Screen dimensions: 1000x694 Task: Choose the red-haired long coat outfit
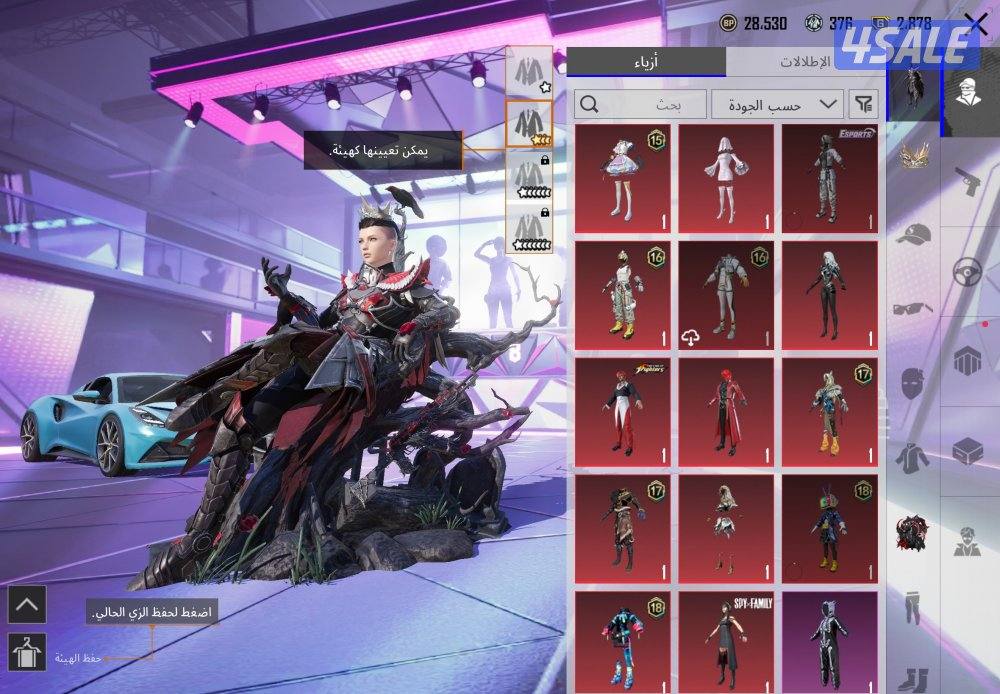[x=726, y=411]
